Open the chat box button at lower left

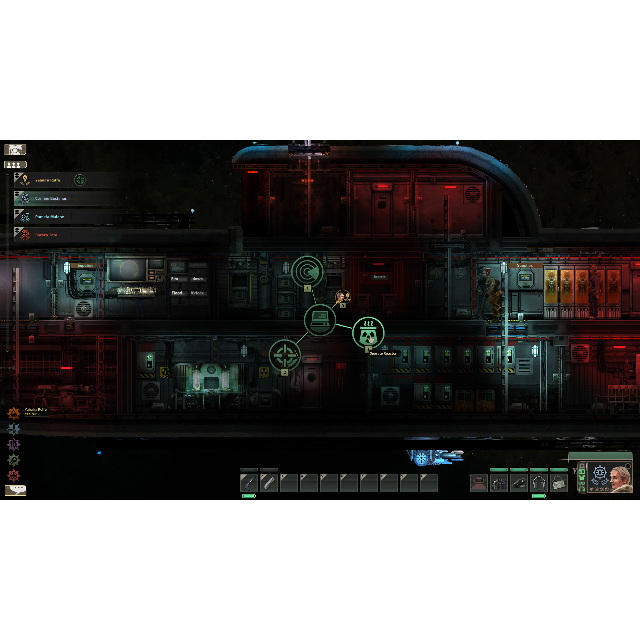point(15,490)
